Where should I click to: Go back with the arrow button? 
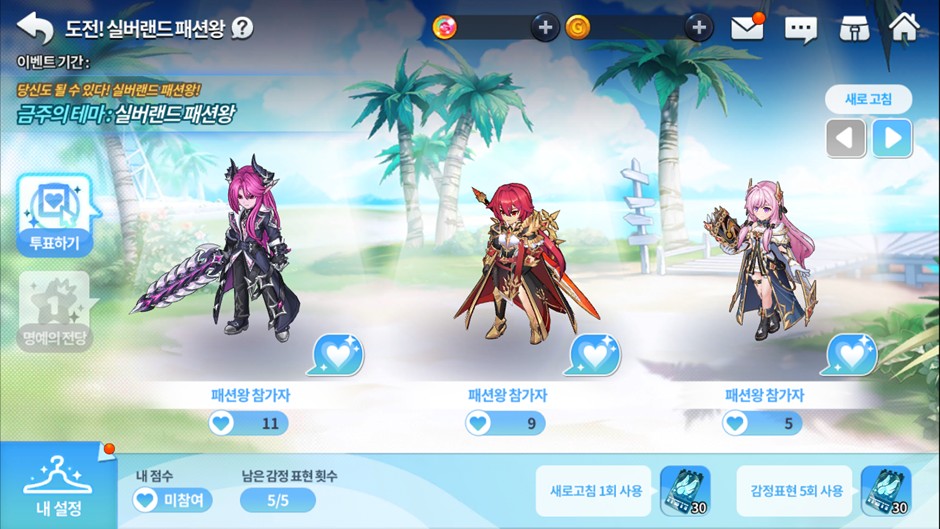35,27
